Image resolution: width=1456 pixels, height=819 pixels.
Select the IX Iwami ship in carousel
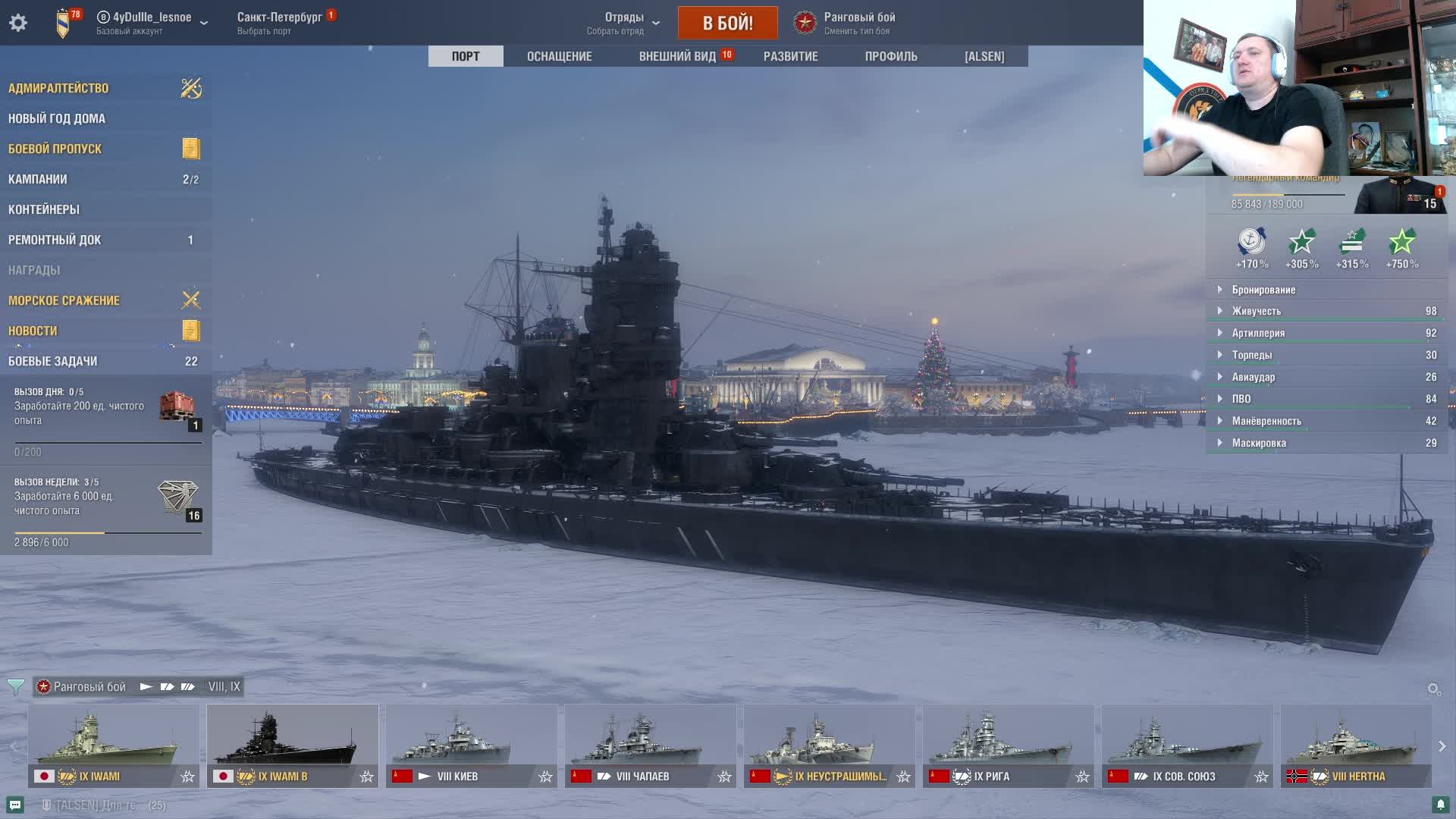[x=114, y=745]
